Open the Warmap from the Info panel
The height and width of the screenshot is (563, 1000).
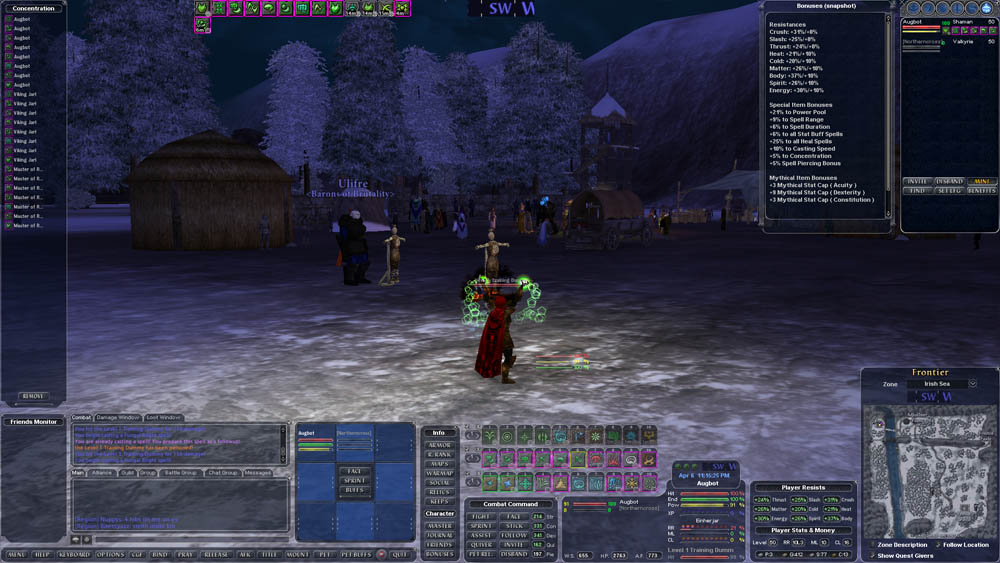tap(439, 473)
